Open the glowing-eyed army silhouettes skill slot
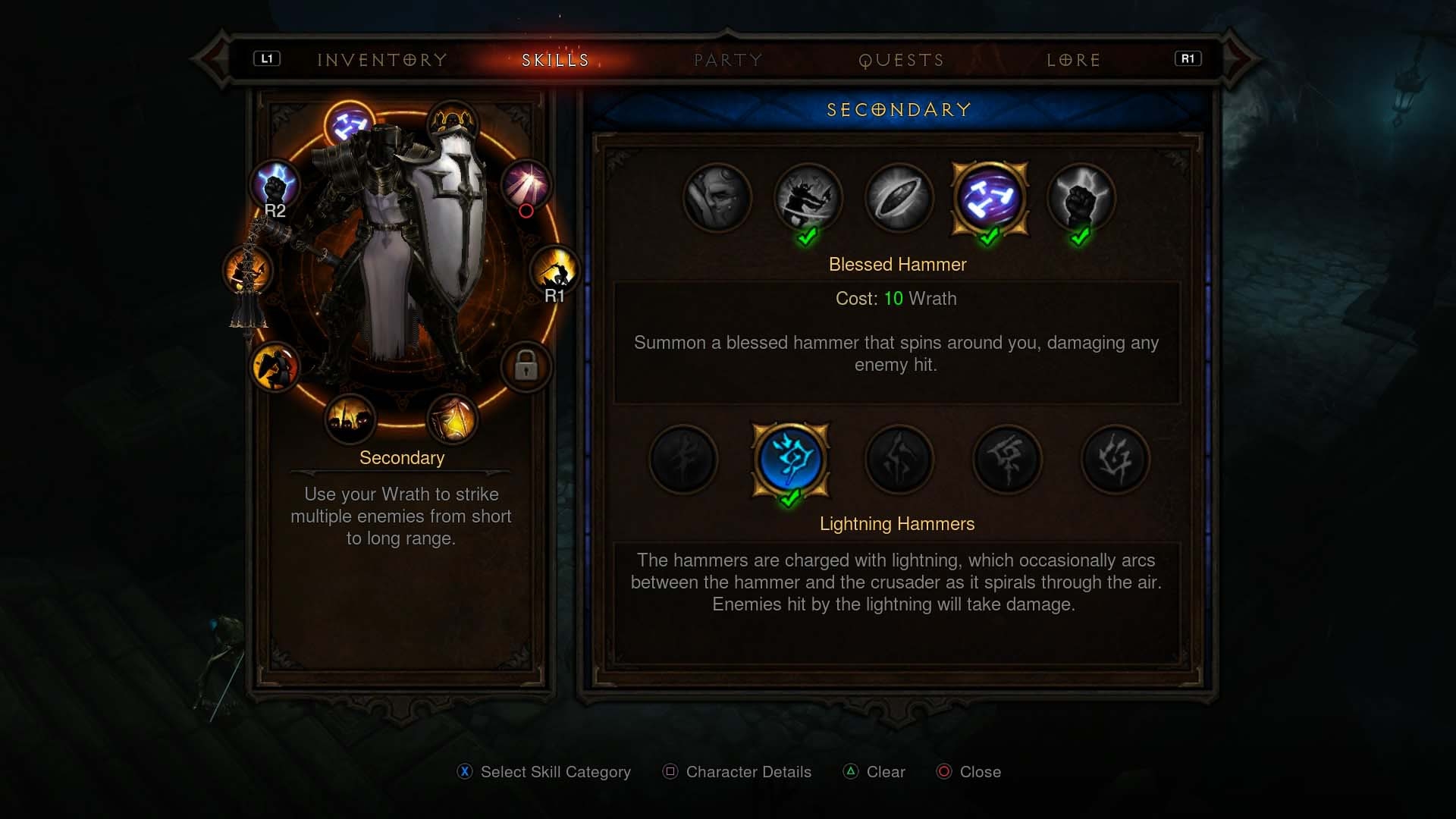Screen dimensions: 1456x819 tap(350, 419)
